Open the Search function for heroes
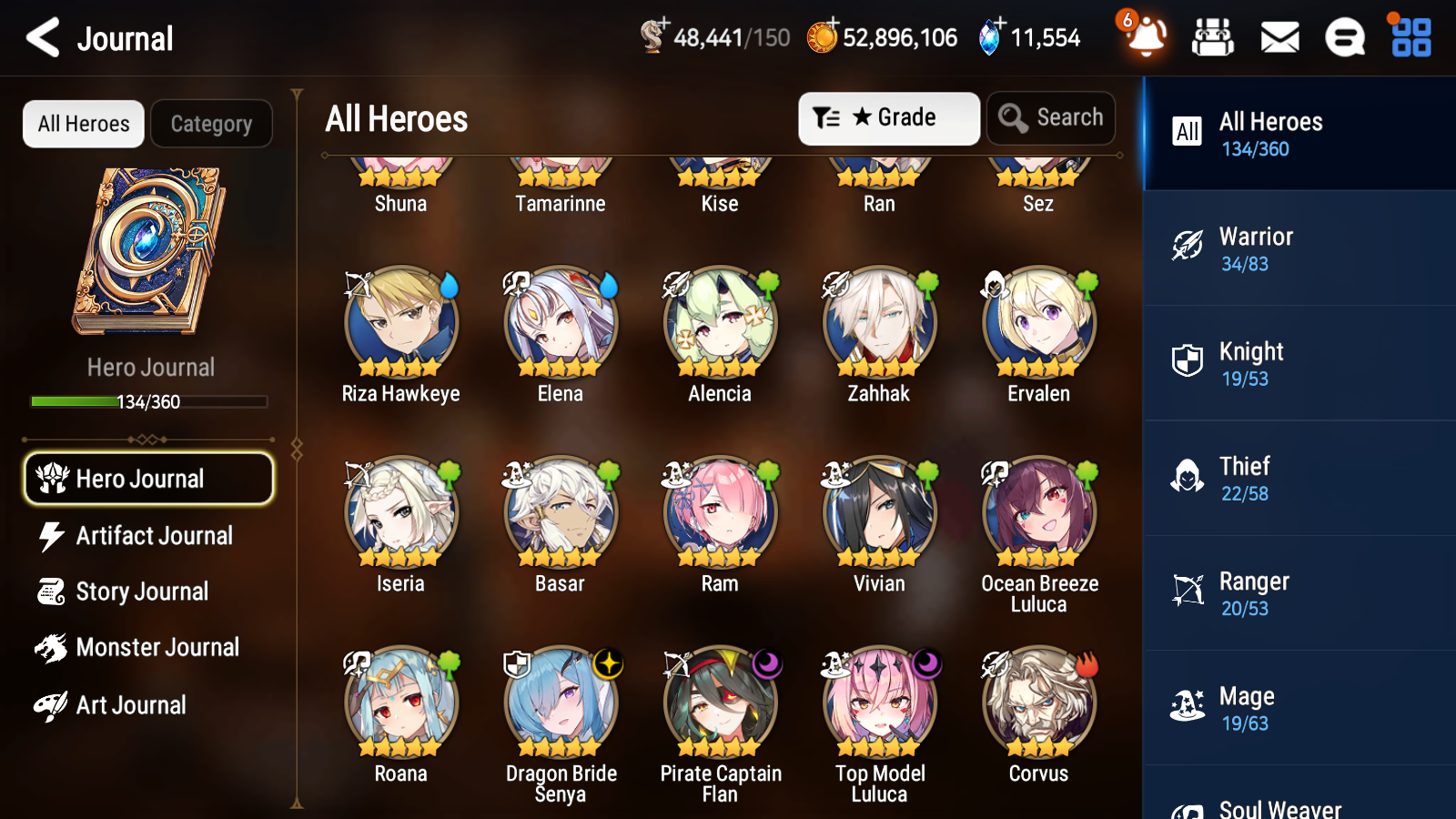This screenshot has width=1456, height=819. (1051, 117)
